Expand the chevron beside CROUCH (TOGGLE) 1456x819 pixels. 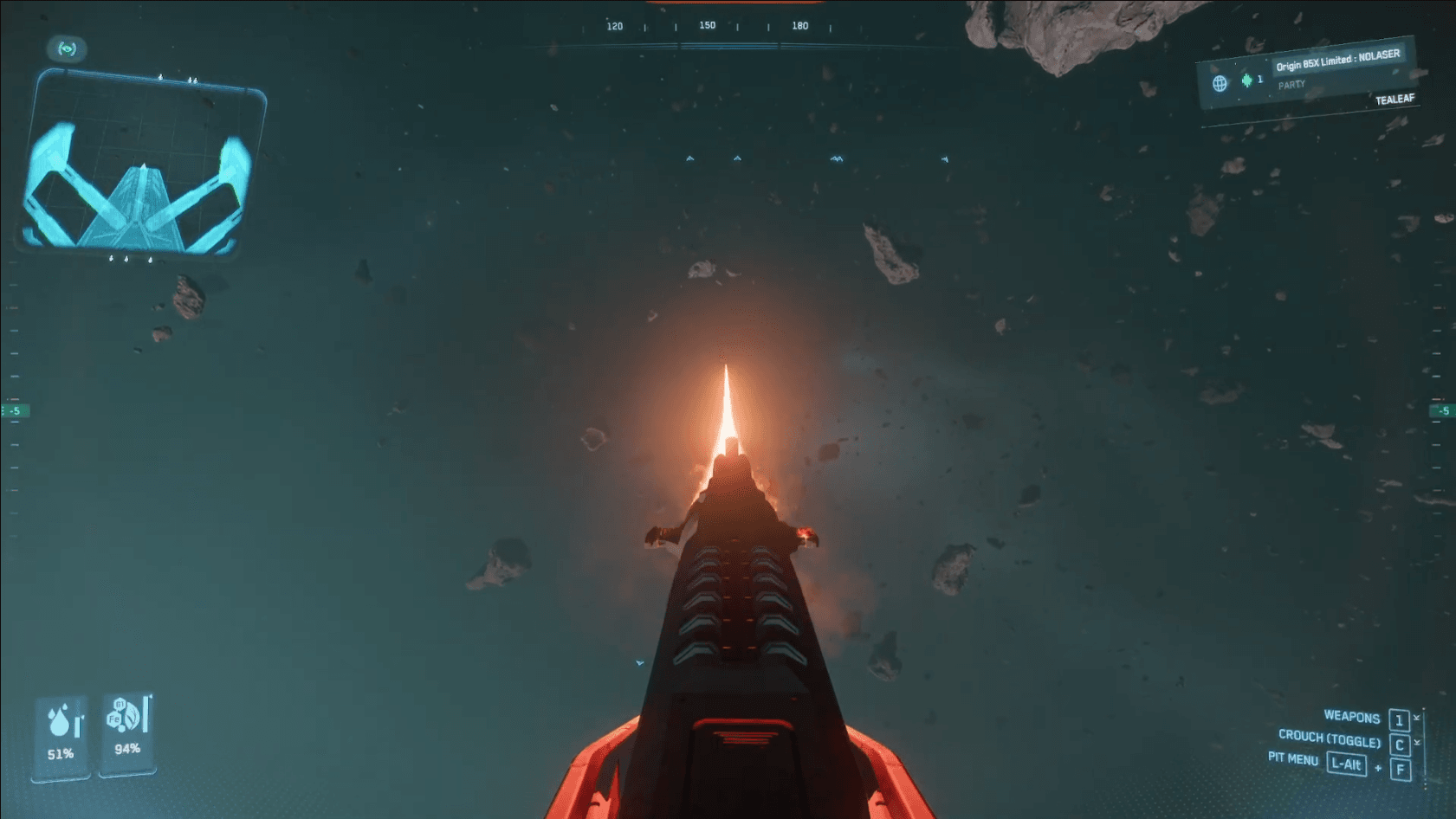1418,742
